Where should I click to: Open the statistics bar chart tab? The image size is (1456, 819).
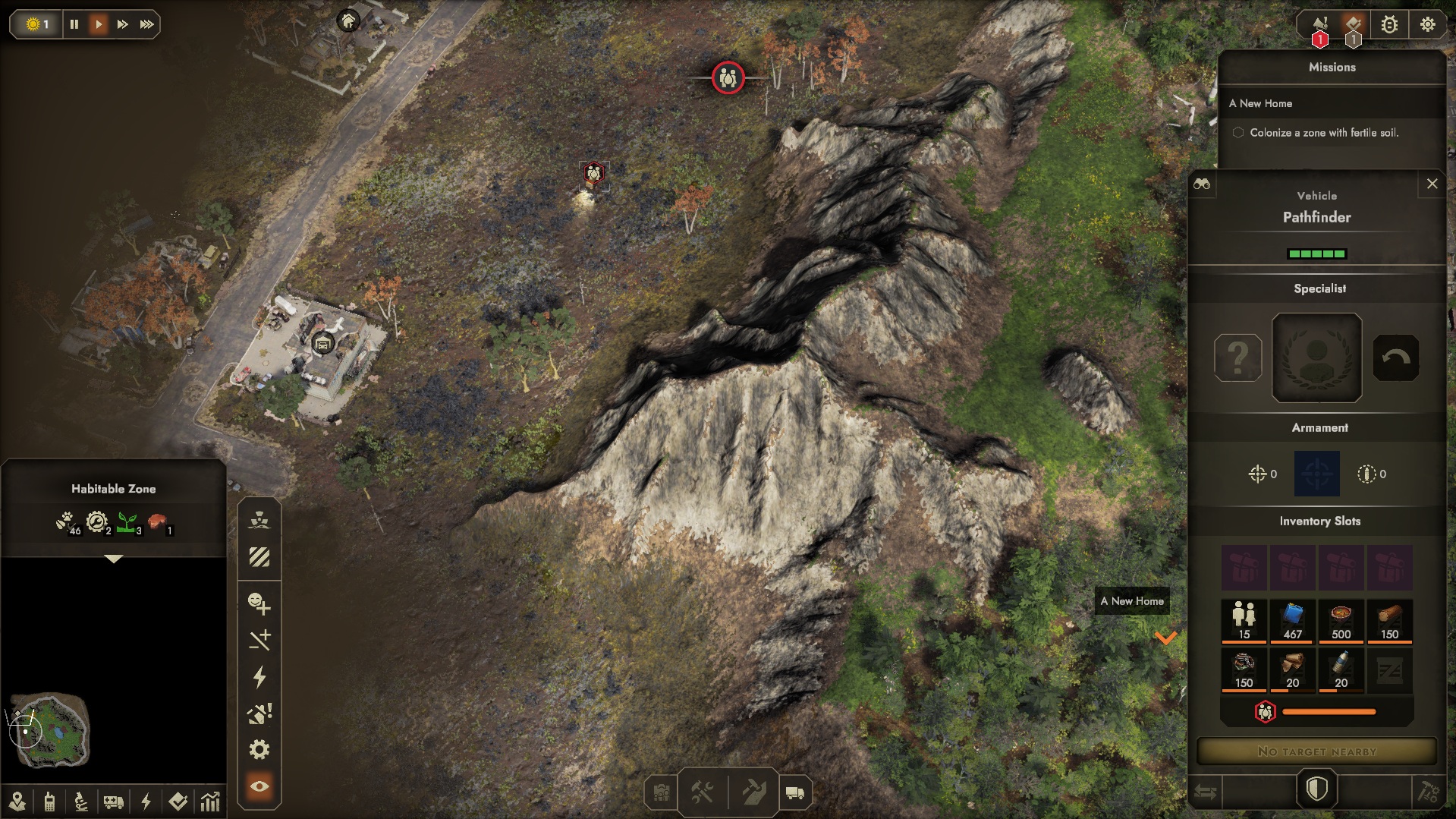[x=210, y=801]
